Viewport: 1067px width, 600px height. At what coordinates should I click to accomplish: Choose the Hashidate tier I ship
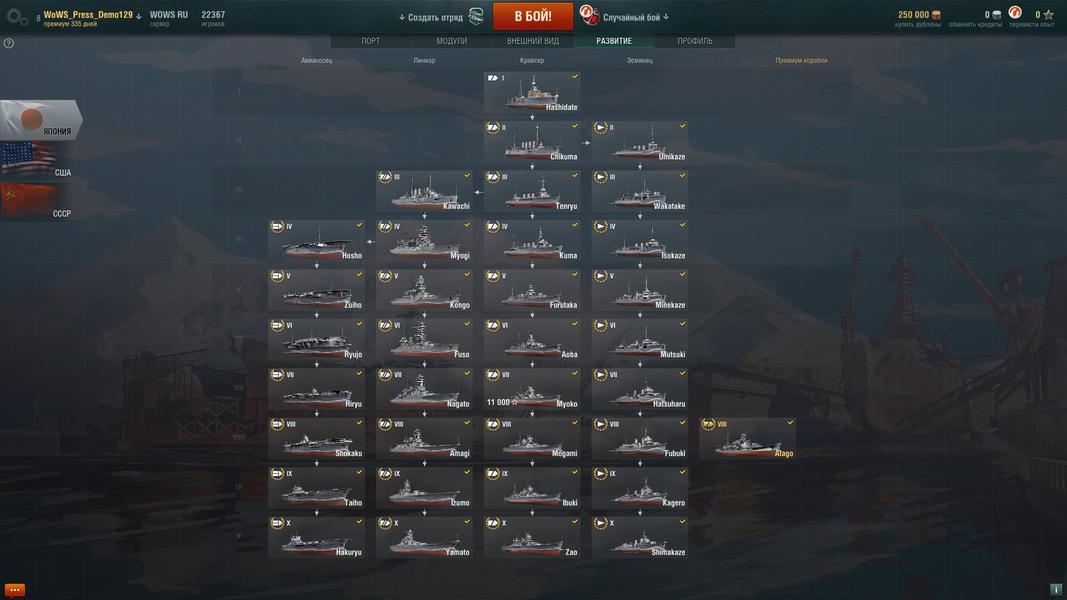tap(532, 93)
